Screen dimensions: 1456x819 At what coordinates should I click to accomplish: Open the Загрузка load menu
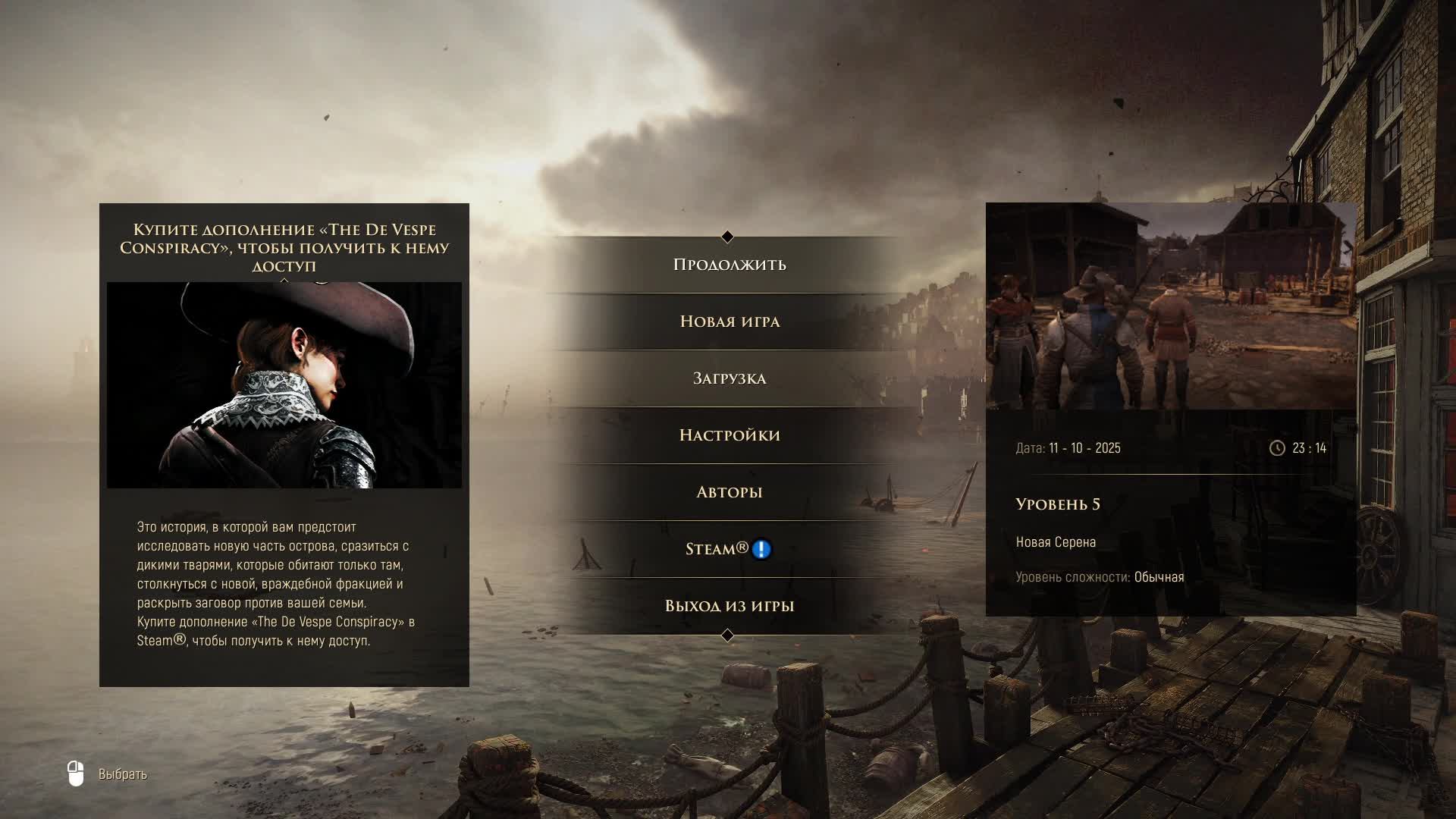click(x=729, y=378)
